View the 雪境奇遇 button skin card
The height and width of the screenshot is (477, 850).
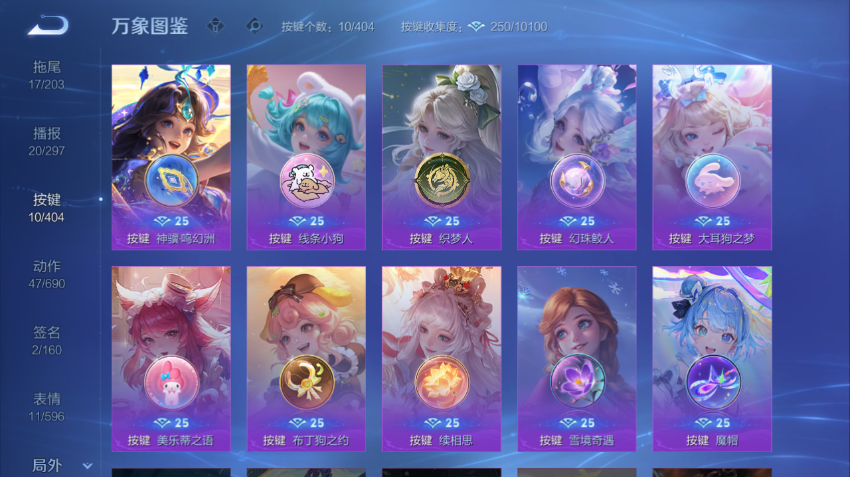click(x=576, y=358)
